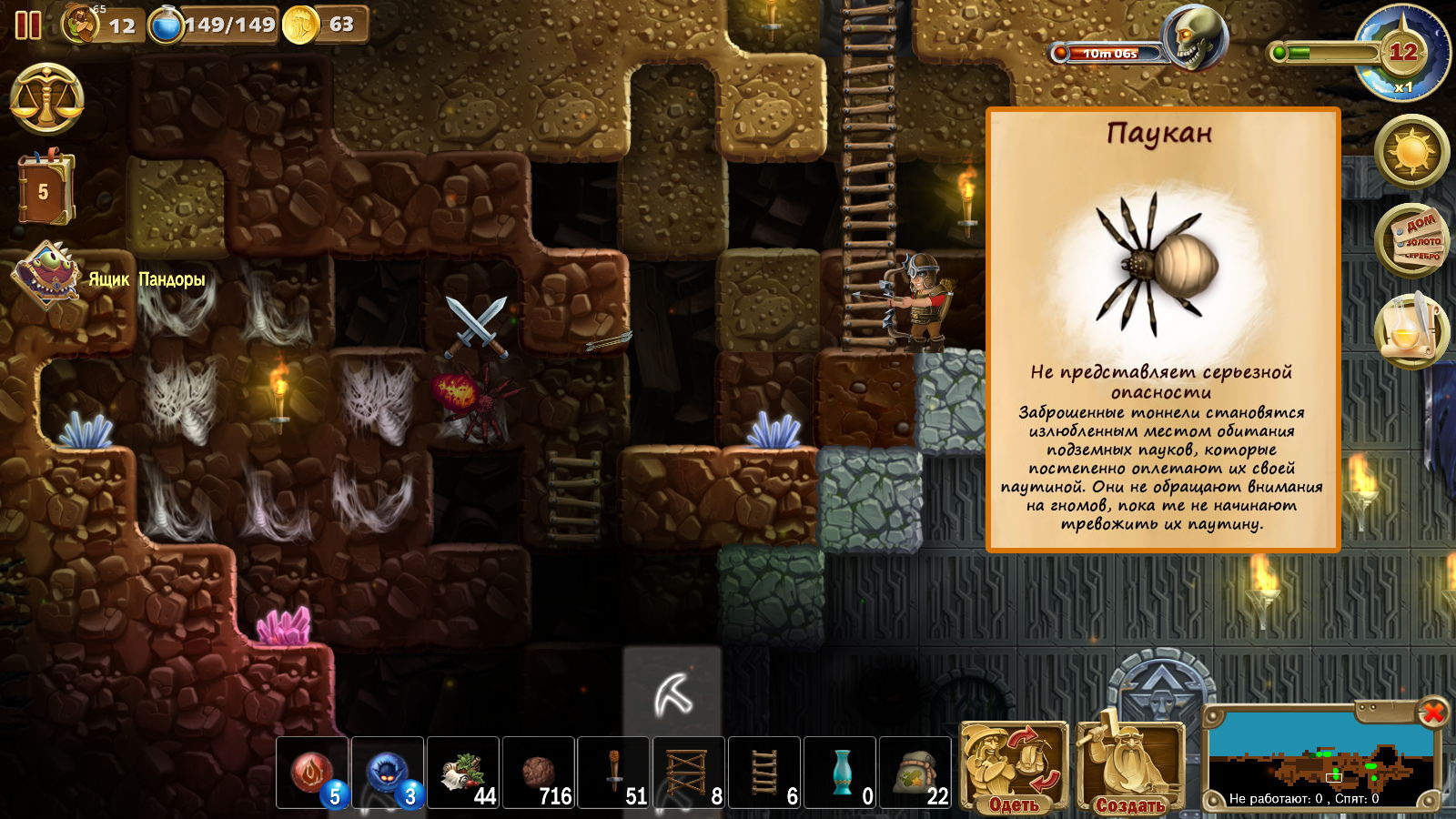Close the minimap with the red X

coord(1432,712)
